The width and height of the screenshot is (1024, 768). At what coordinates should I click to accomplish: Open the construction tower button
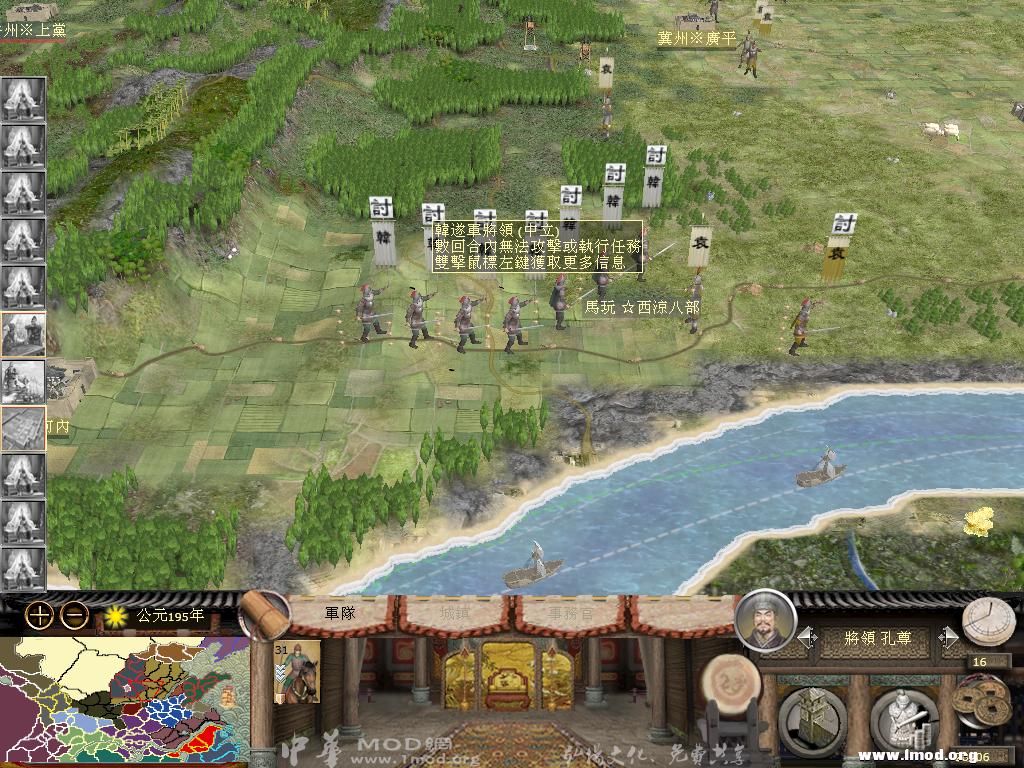click(x=811, y=720)
